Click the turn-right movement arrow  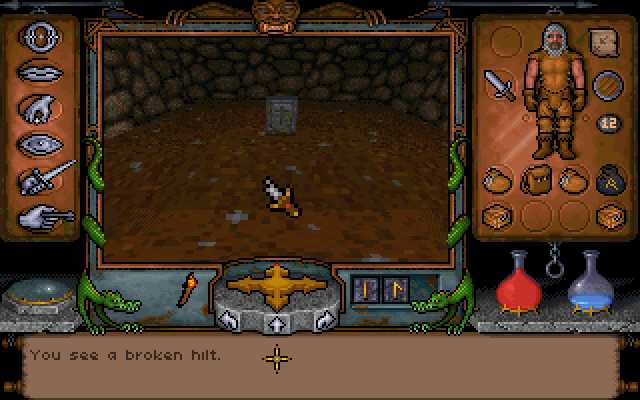click(324, 320)
